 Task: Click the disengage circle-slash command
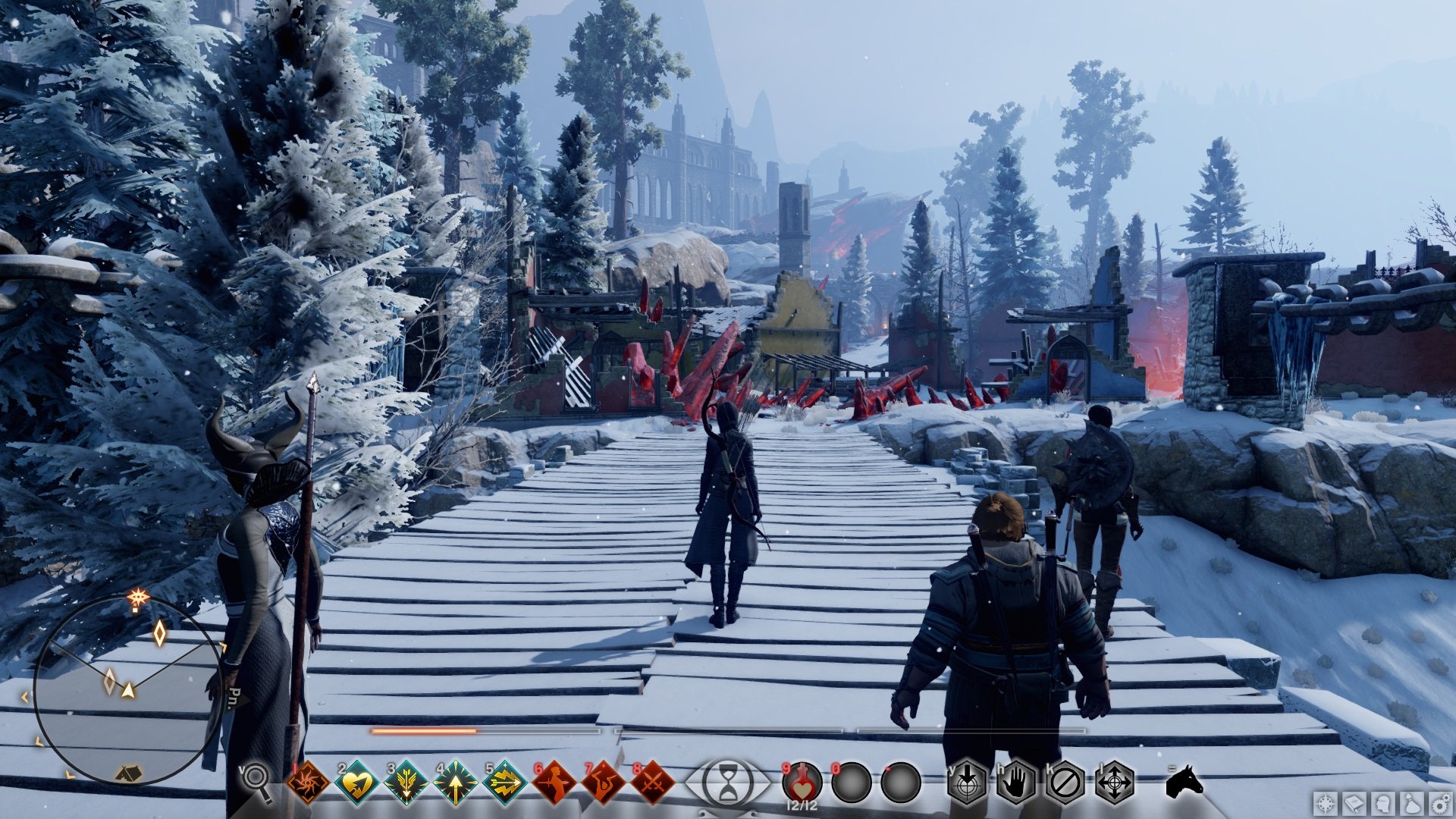tap(1065, 783)
